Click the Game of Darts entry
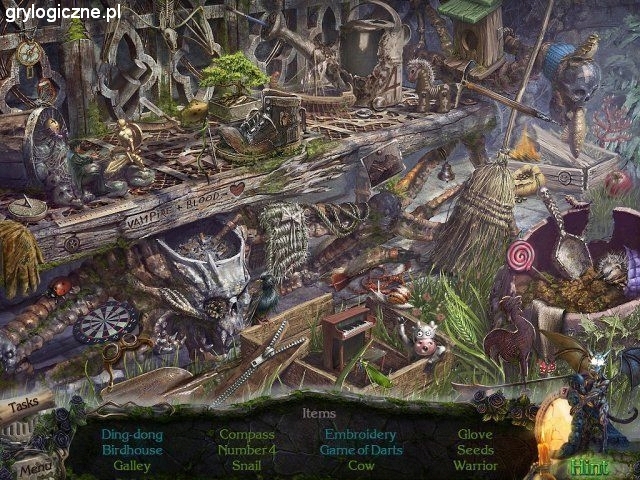 coord(360,450)
